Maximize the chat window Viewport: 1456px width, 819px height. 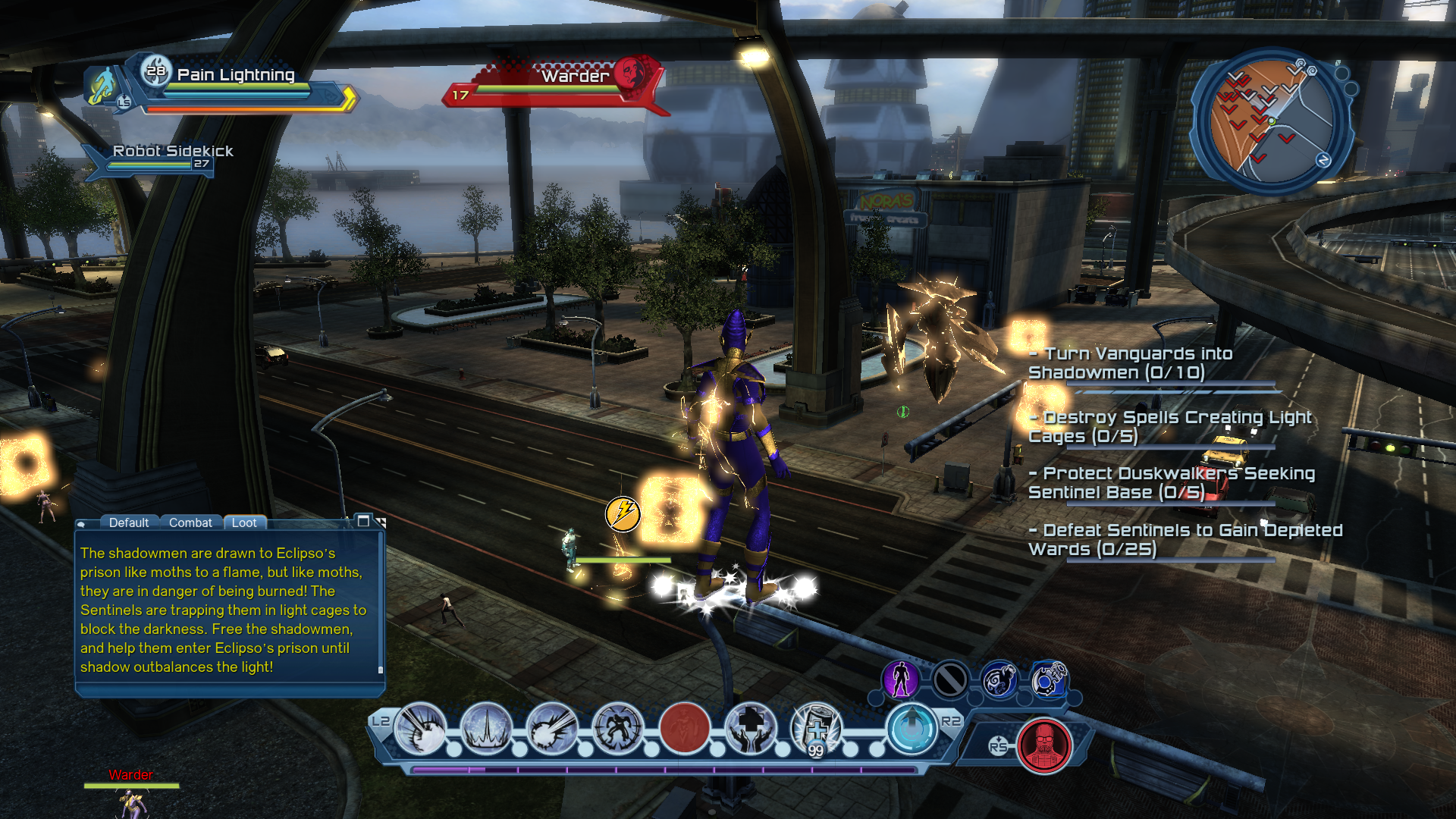[x=363, y=521]
